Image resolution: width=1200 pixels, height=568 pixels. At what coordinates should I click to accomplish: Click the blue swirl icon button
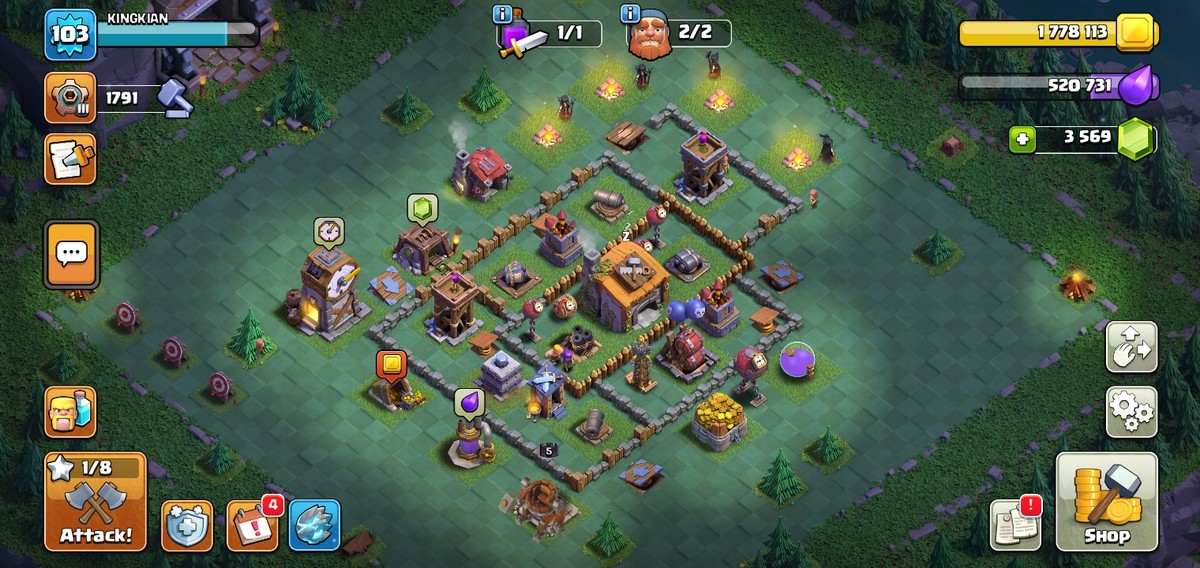click(315, 526)
